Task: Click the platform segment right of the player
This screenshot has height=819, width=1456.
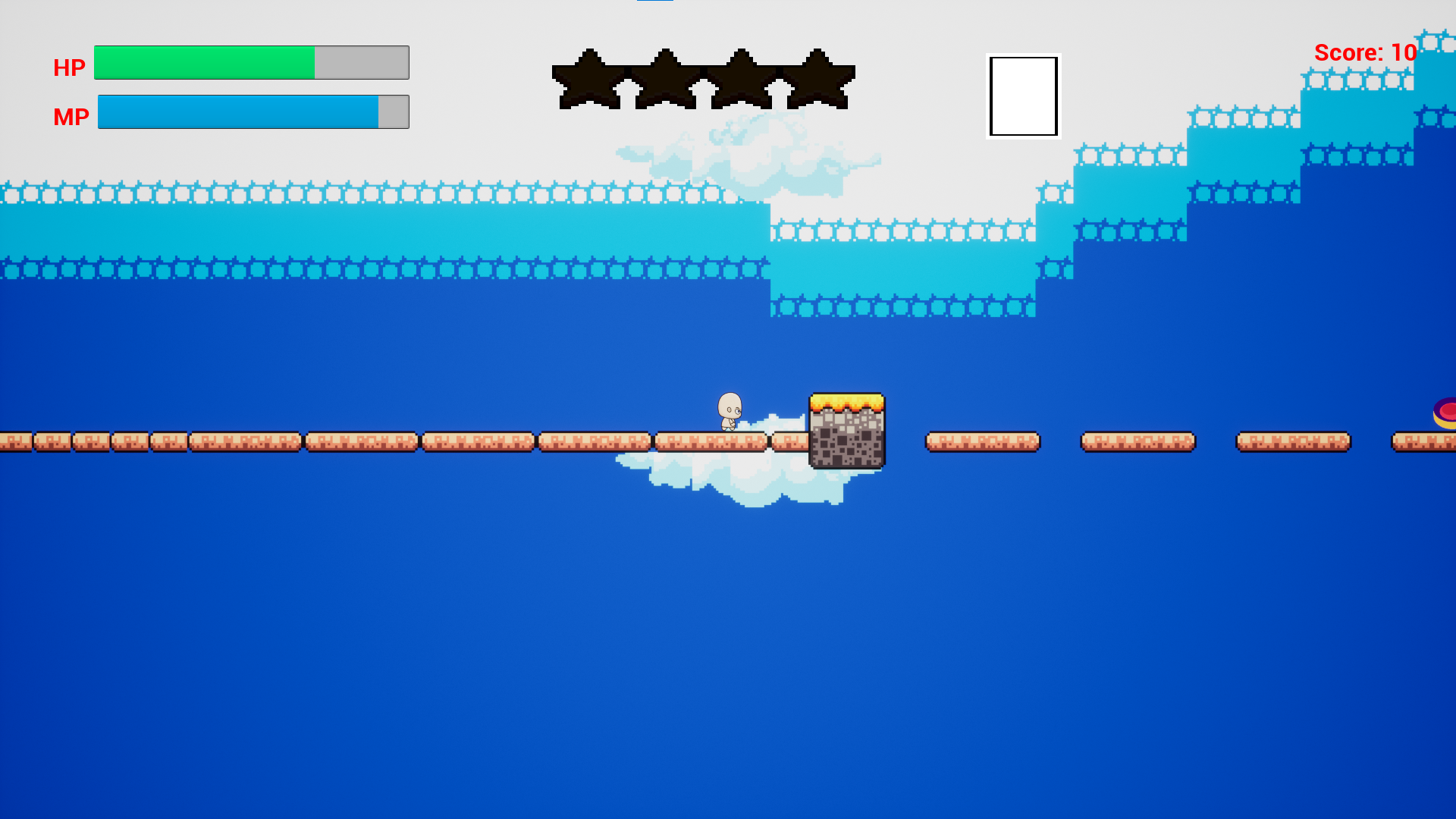Action: click(982, 441)
